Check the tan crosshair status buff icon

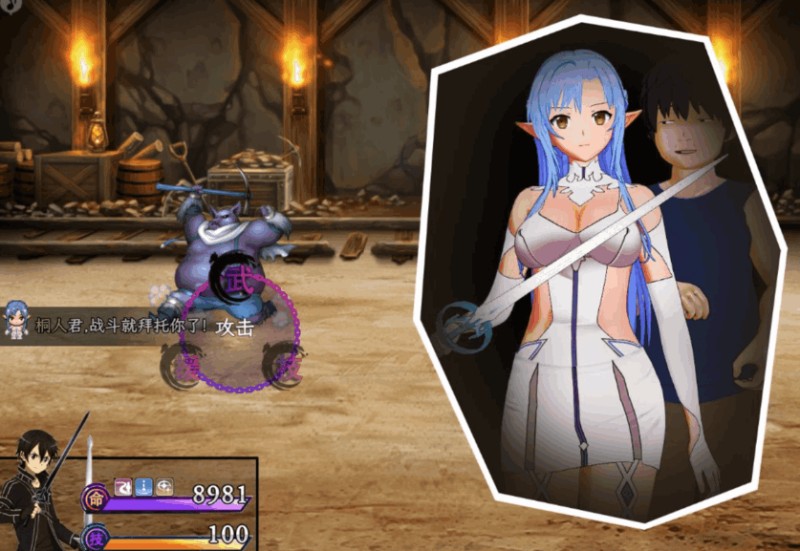[x=163, y=488]
